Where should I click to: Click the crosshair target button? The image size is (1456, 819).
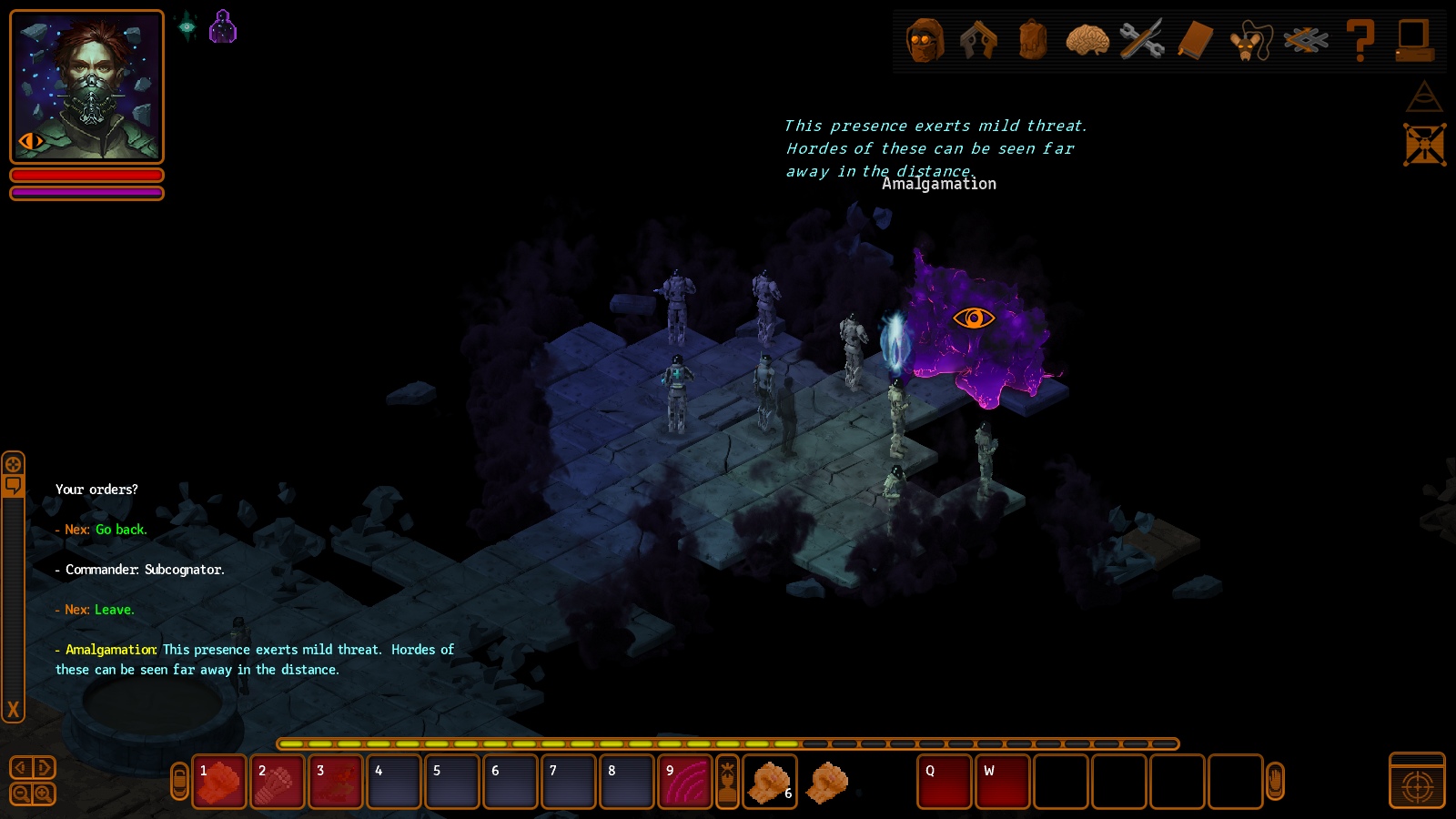point(1417,785)
